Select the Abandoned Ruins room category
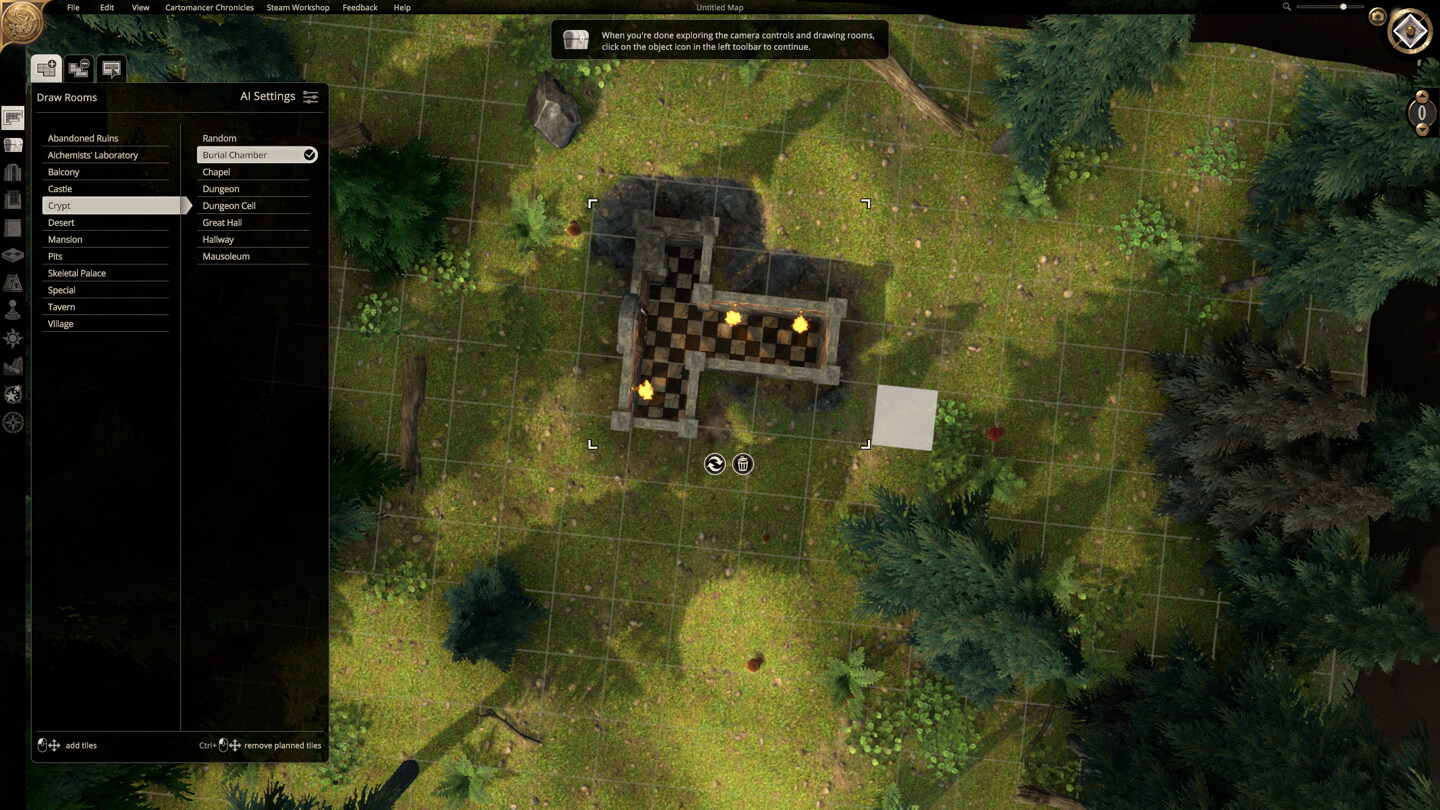This screenshot has width=1440, height=810. click(x=83, y=138)
